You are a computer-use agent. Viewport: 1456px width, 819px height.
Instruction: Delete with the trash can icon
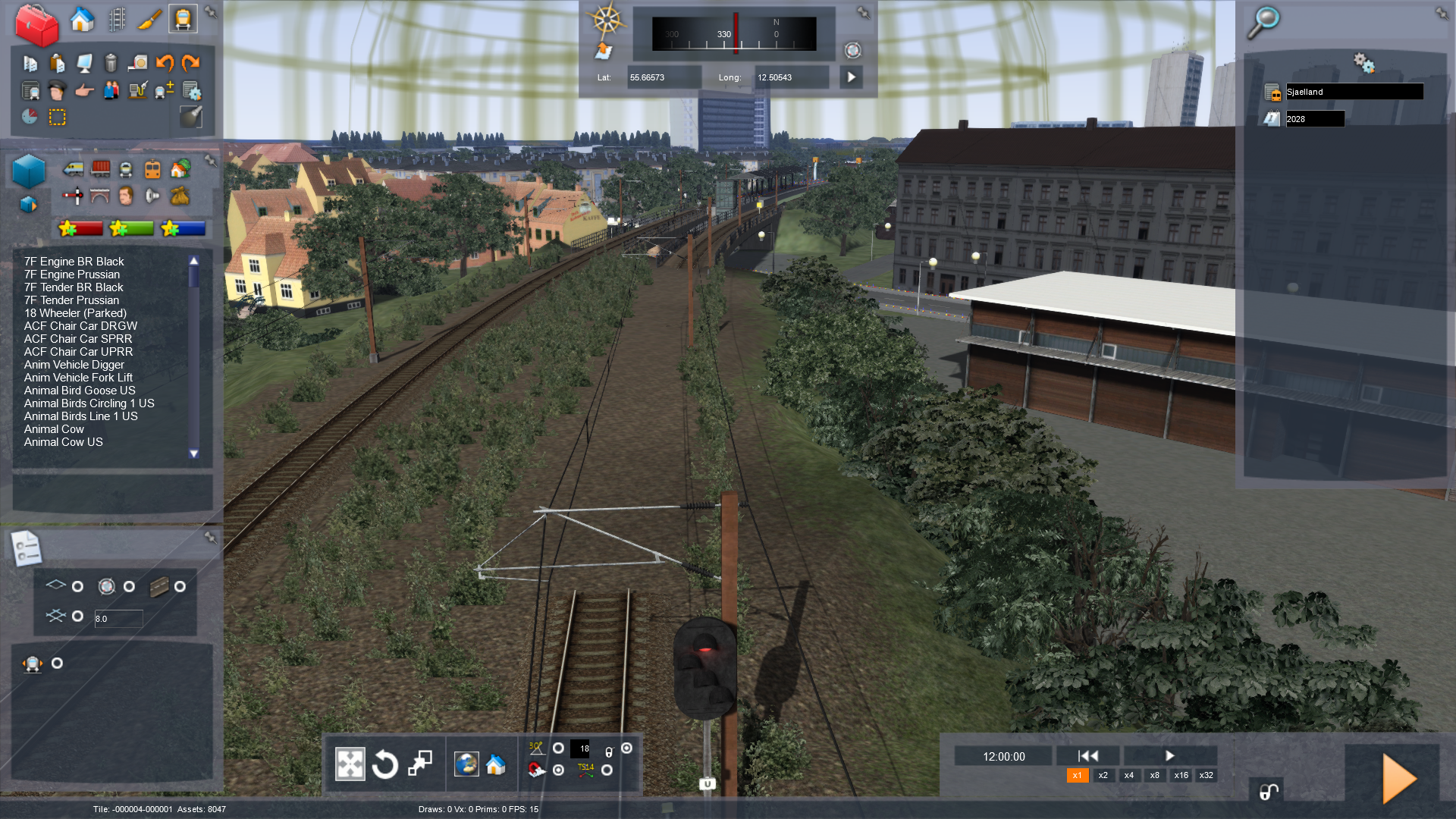pos(111,63)
